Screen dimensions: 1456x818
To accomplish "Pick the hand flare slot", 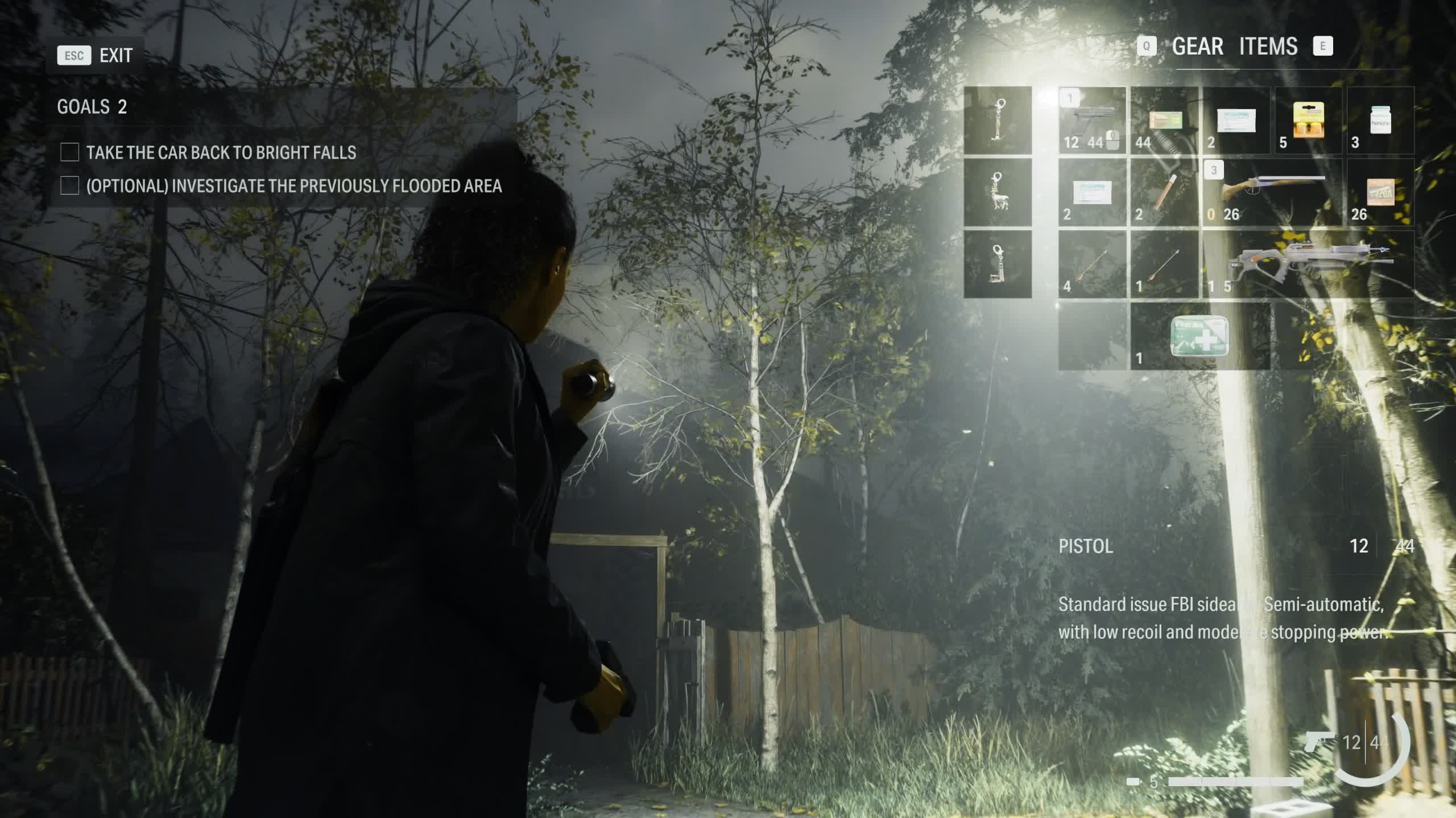I will (x=1164, y=192).
